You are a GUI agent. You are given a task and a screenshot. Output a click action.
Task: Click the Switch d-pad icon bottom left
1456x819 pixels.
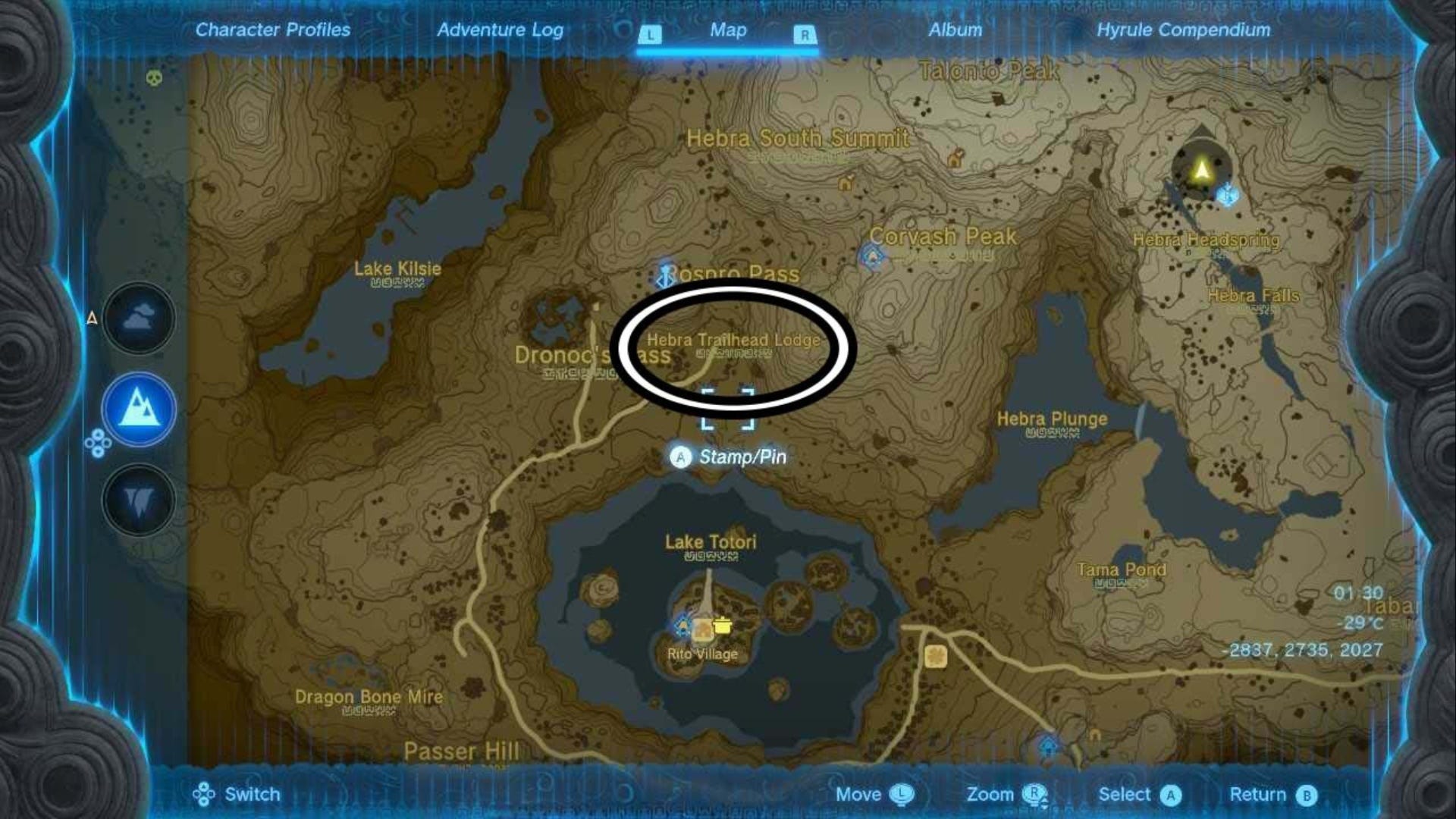point(203,795)
